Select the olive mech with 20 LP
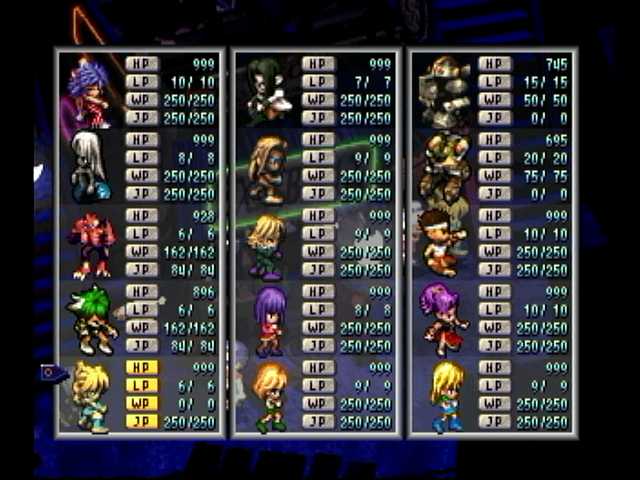The width and height of the screenshot is (640, 480). click(x=445, y=168)
